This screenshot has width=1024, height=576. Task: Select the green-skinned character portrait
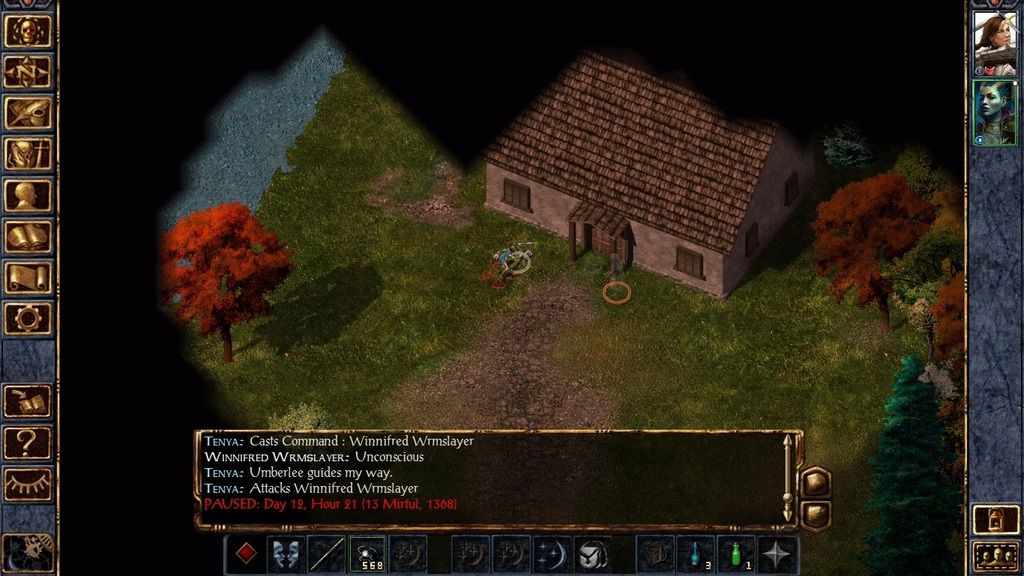[x=994, y=112]
